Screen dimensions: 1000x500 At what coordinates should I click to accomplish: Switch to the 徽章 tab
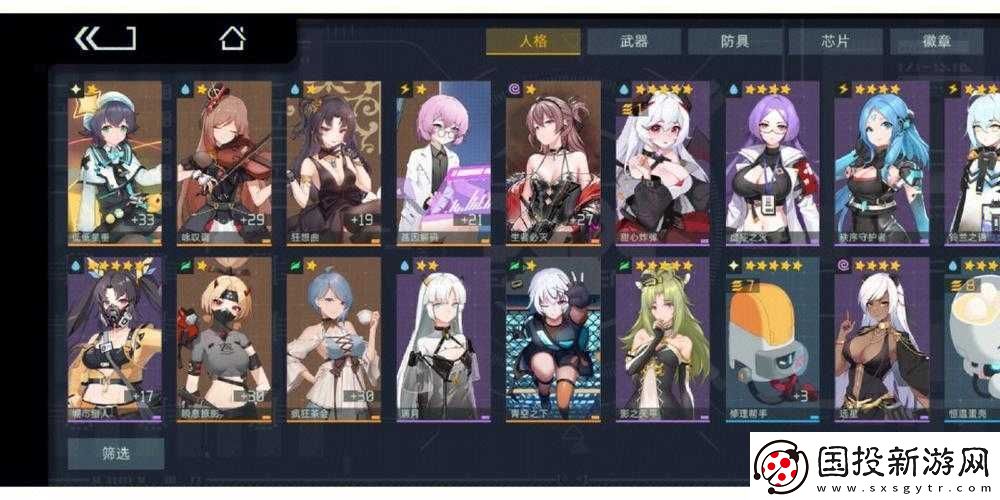pyautogui.click(x=935, y=41)
